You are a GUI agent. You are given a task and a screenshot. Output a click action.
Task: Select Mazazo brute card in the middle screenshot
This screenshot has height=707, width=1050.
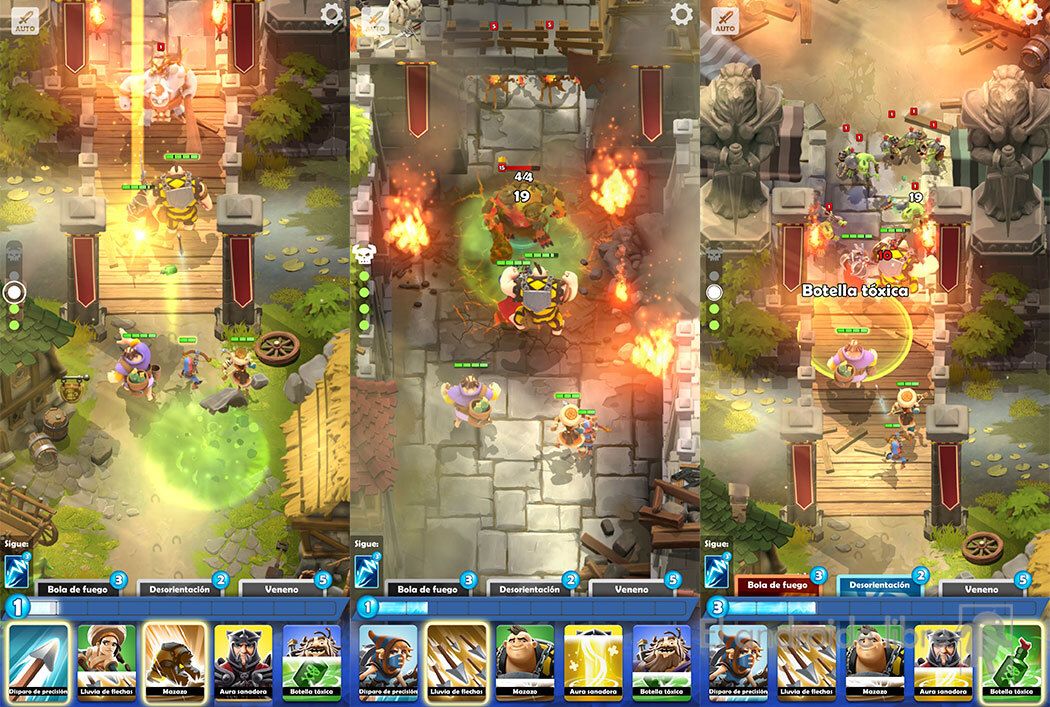point(525,659)
